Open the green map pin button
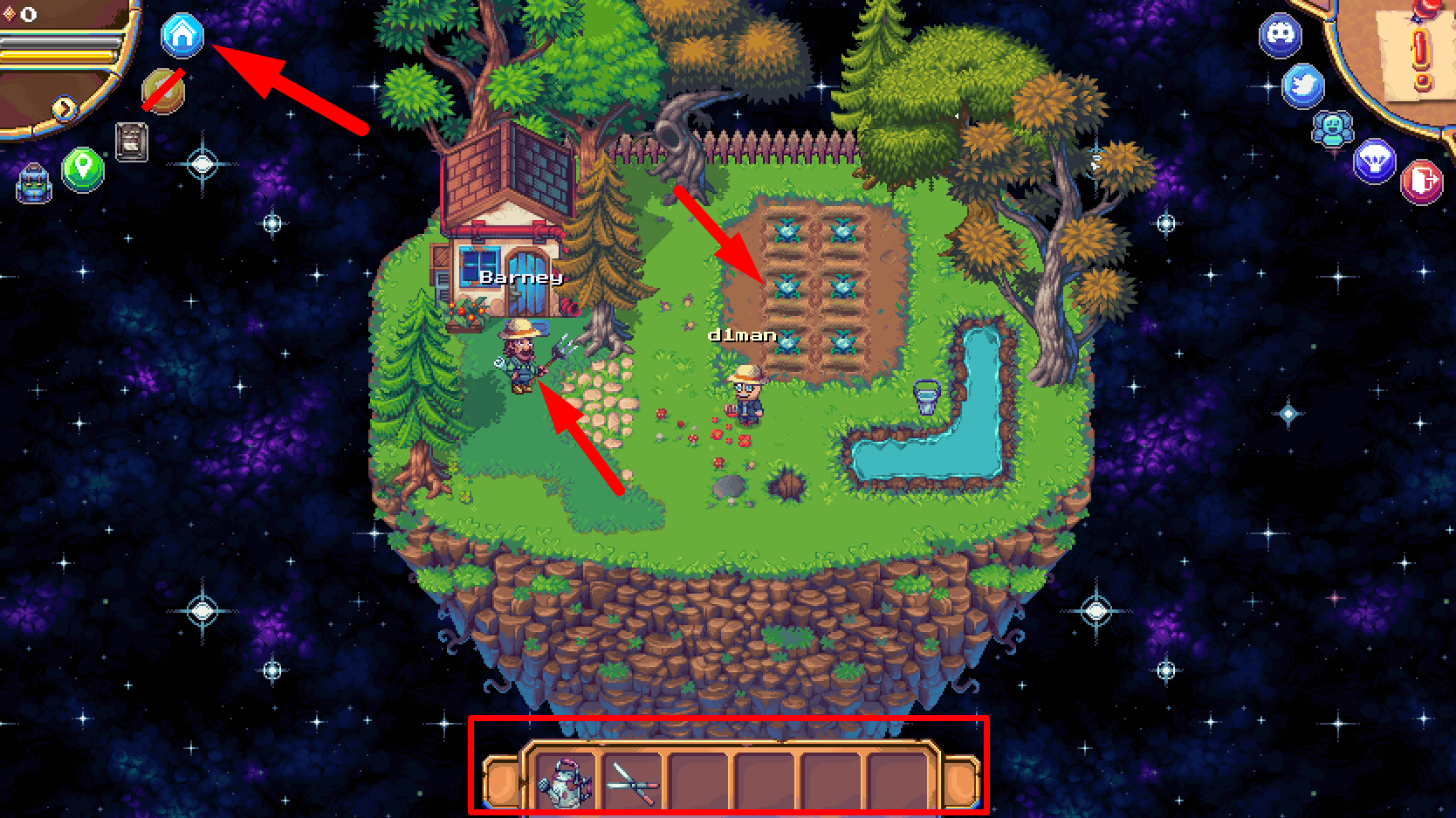This screenshot has width=1456, height=818. tap(83, 166)
